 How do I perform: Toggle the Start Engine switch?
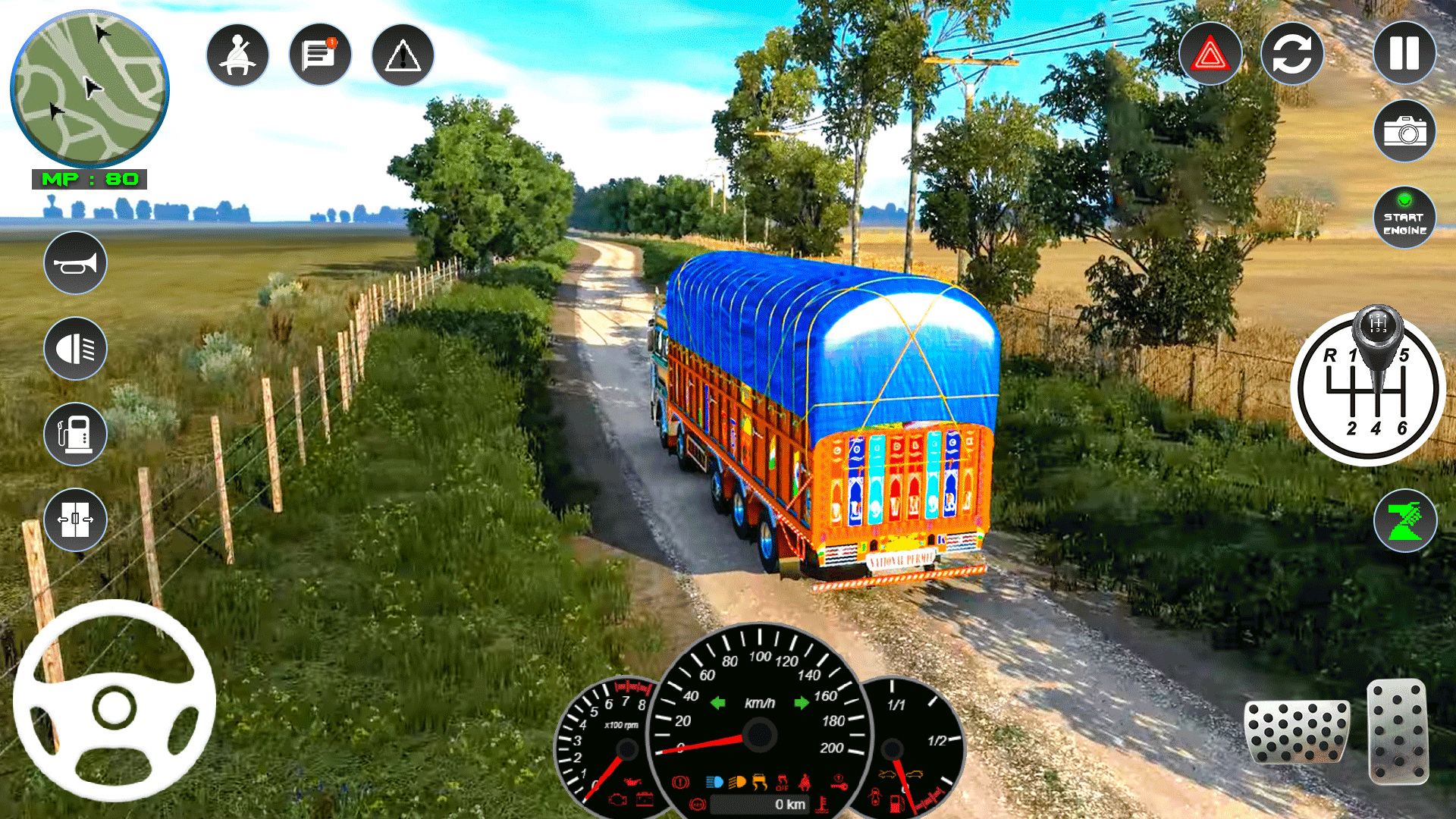click(1404, 216)
